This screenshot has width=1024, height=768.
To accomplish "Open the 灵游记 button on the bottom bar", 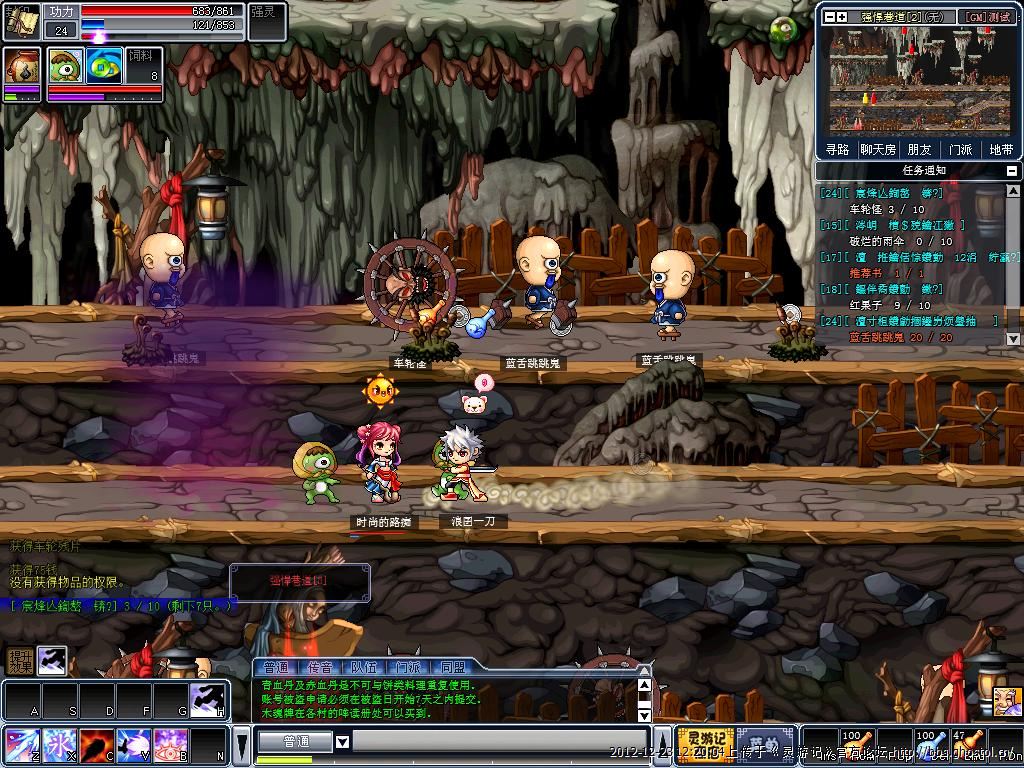I will coord(704,745).
